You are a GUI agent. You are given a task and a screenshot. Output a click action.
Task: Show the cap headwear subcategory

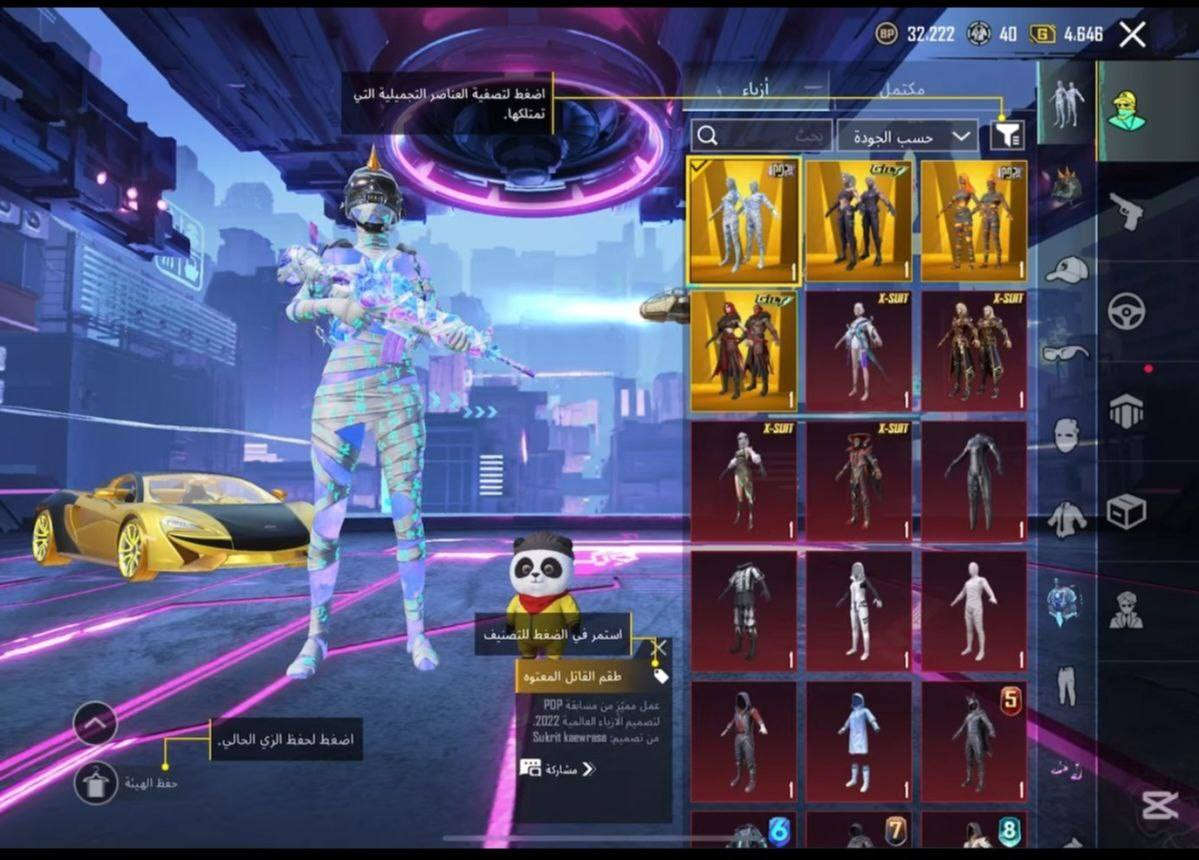pyautogui.click(x=1067, y=269)
